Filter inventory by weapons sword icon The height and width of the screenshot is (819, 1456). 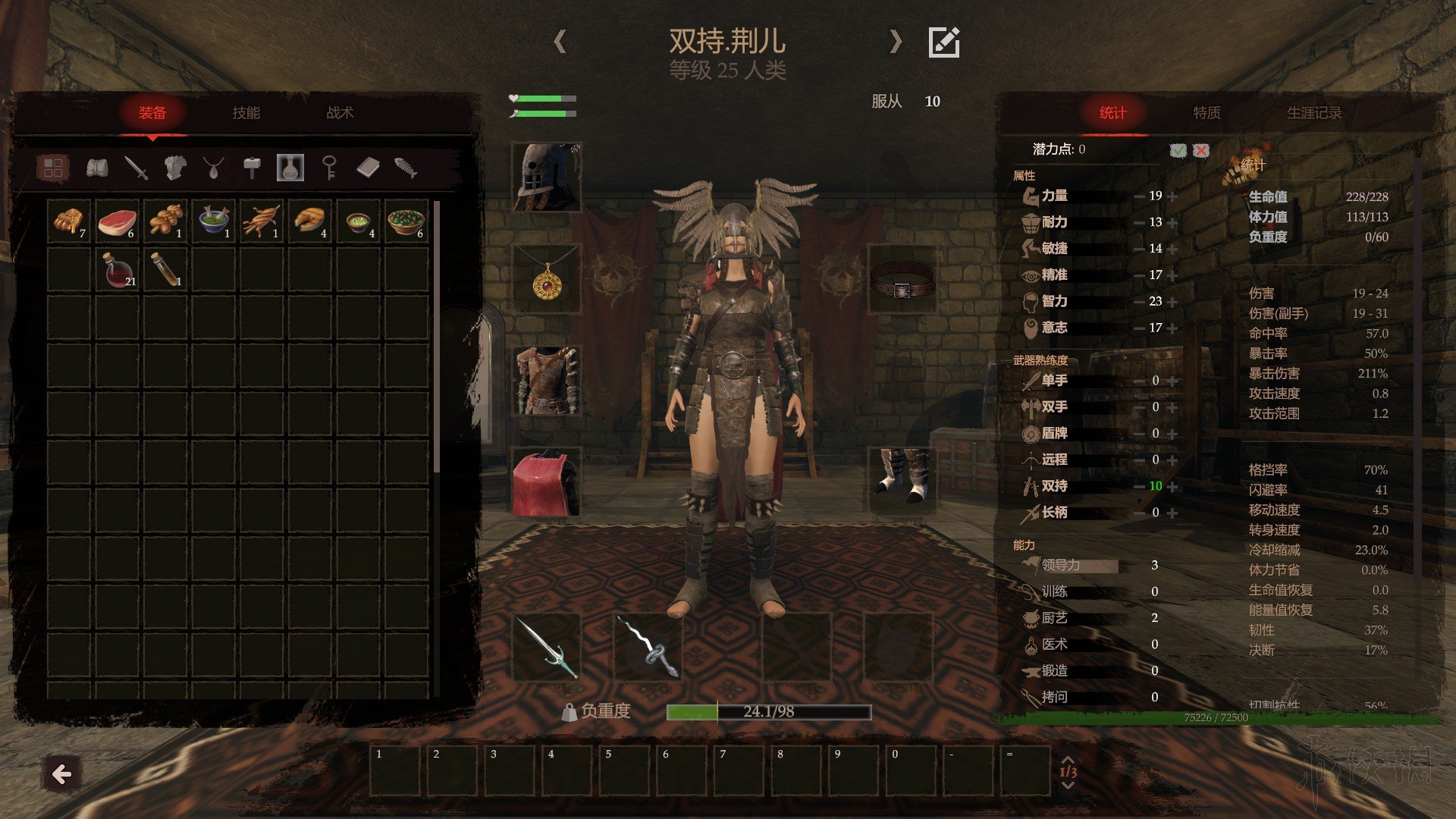click(x=136, y=168)
